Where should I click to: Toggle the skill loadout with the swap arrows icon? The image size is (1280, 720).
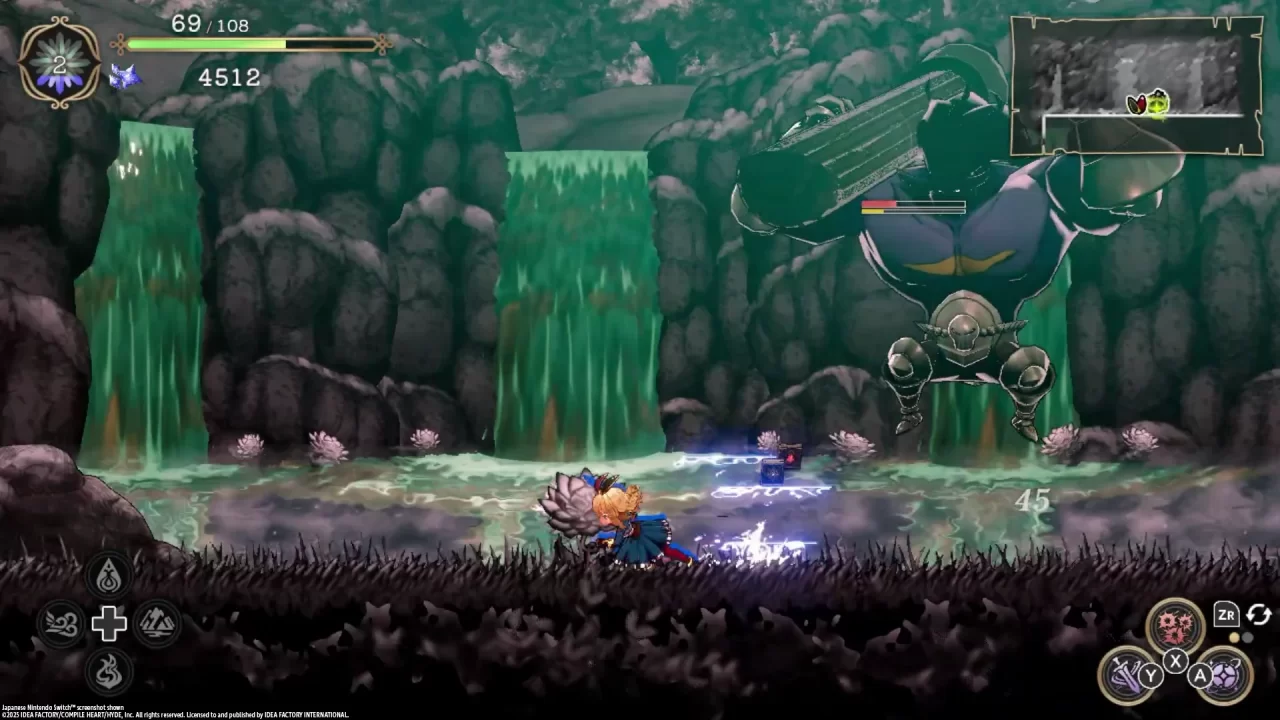(x=1257, y=616)
